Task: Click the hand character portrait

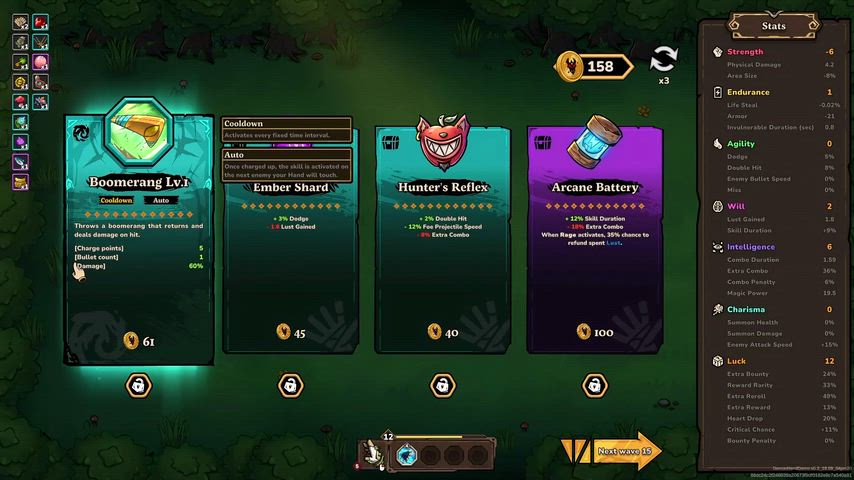Action: click(x=374, y=454)
